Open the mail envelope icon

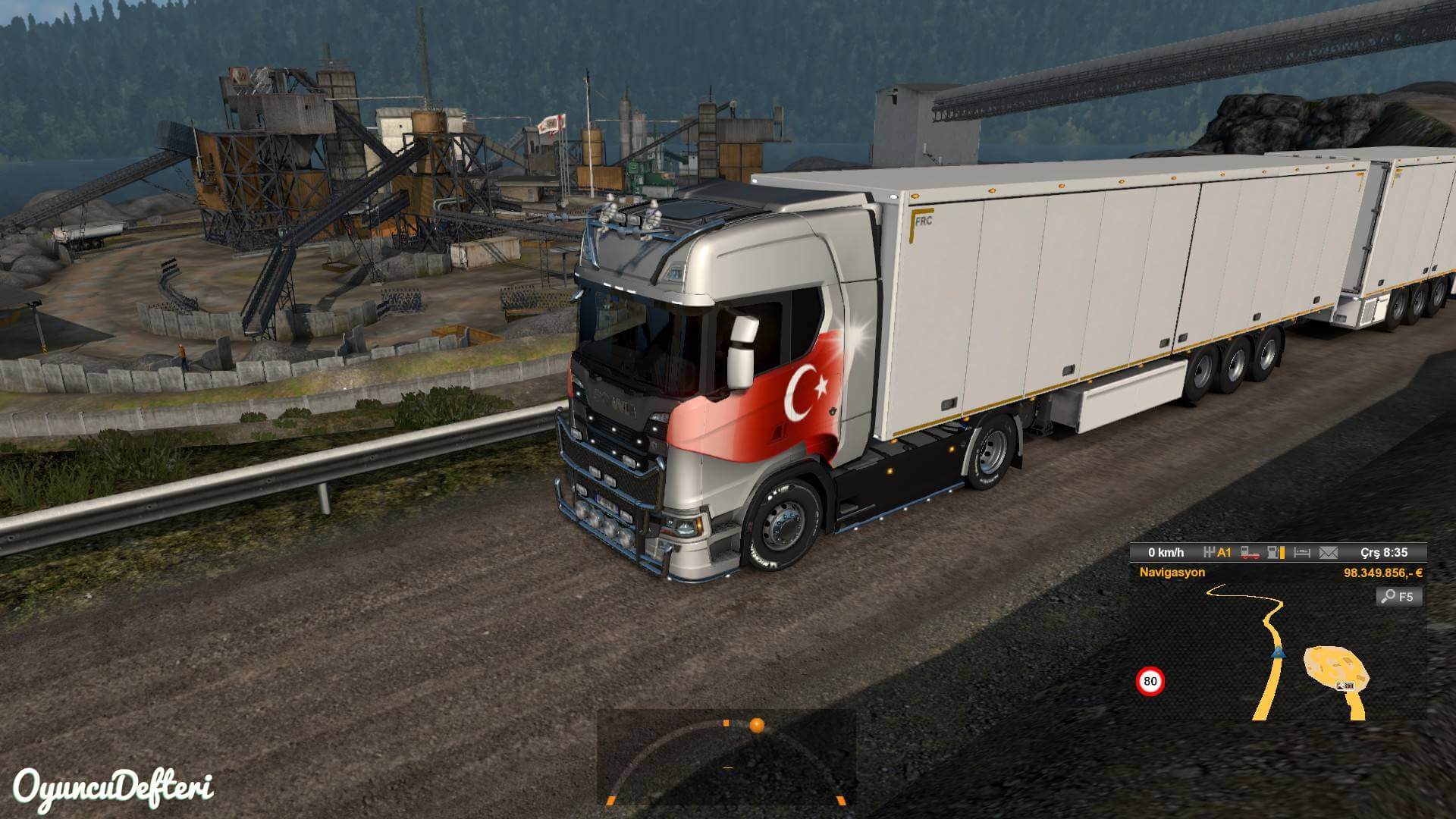[1328, 553]
